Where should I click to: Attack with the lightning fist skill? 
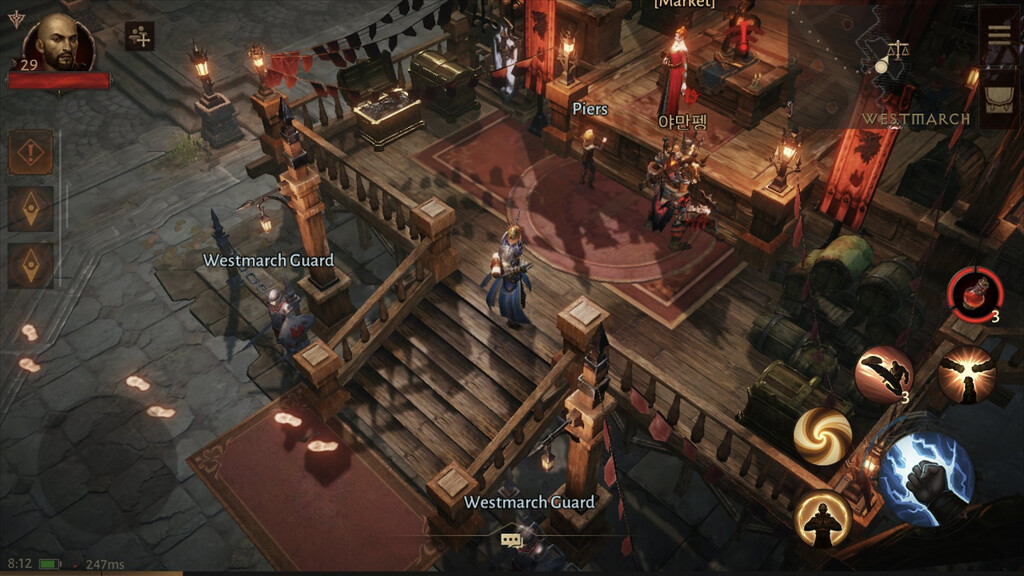coord(927,478)
